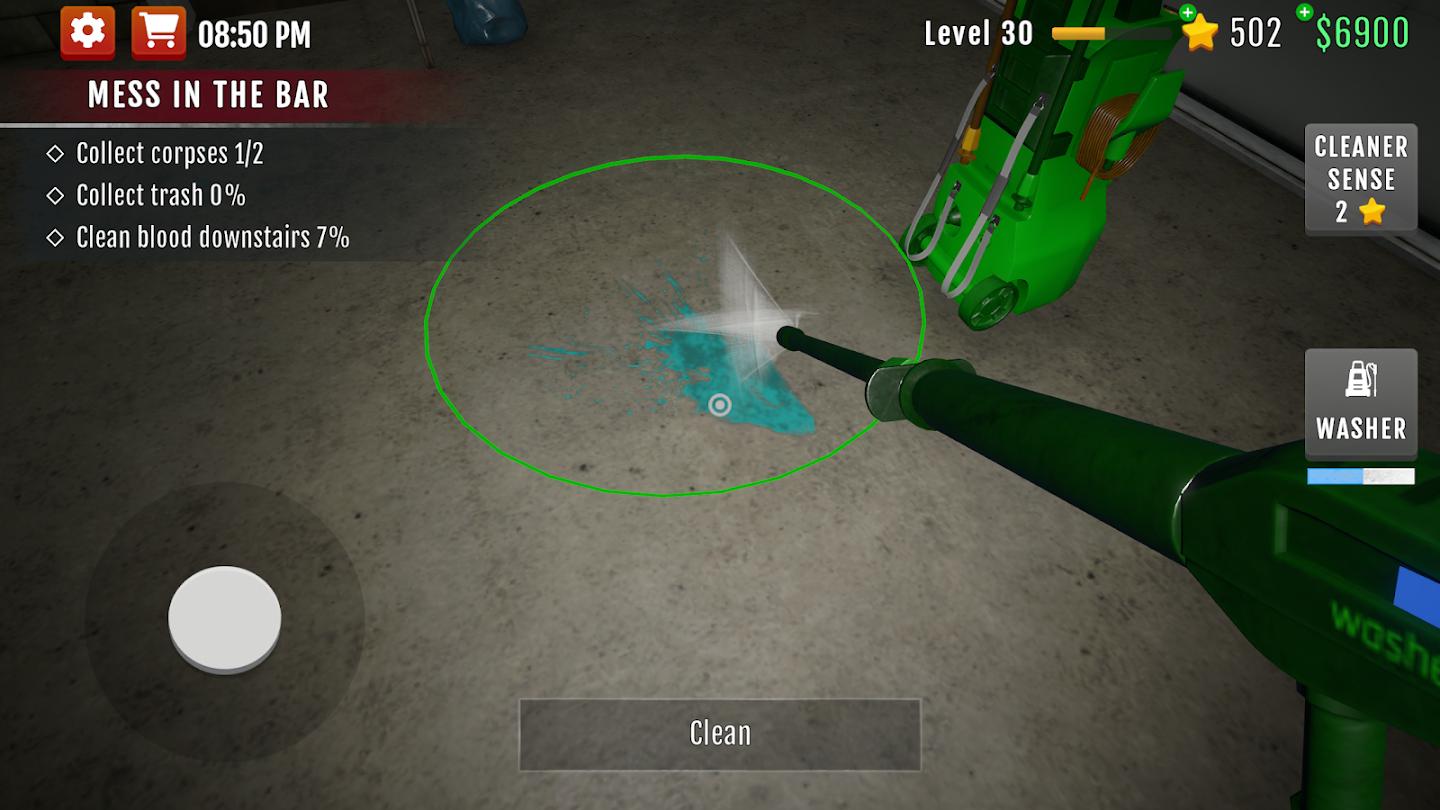The height and width of the screenshot is (810, 1440).
Task: Click the star on Cleaner Sense button
Action: (x=1372, y=211)
